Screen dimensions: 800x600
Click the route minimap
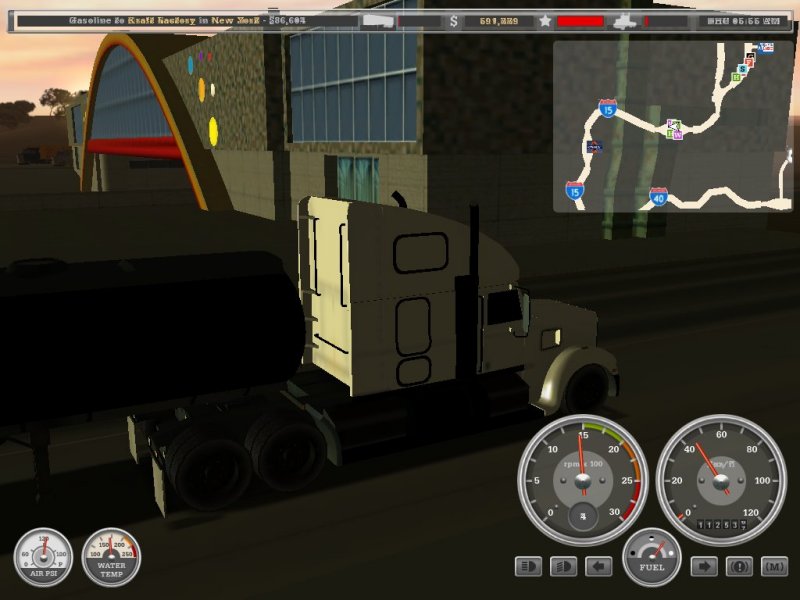click(672, 126)
